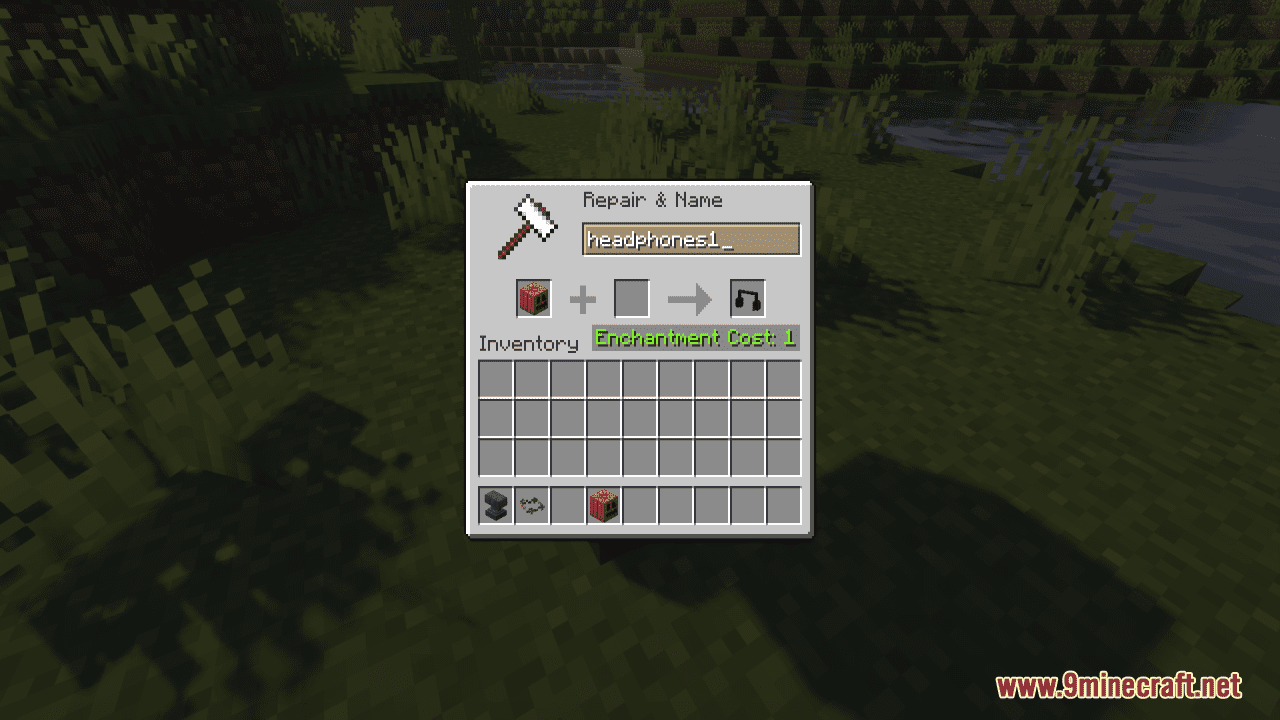Viewport: 1280px width, 720px height.
Task: Click inside the headphones1 name field
Action: [692, 239]
